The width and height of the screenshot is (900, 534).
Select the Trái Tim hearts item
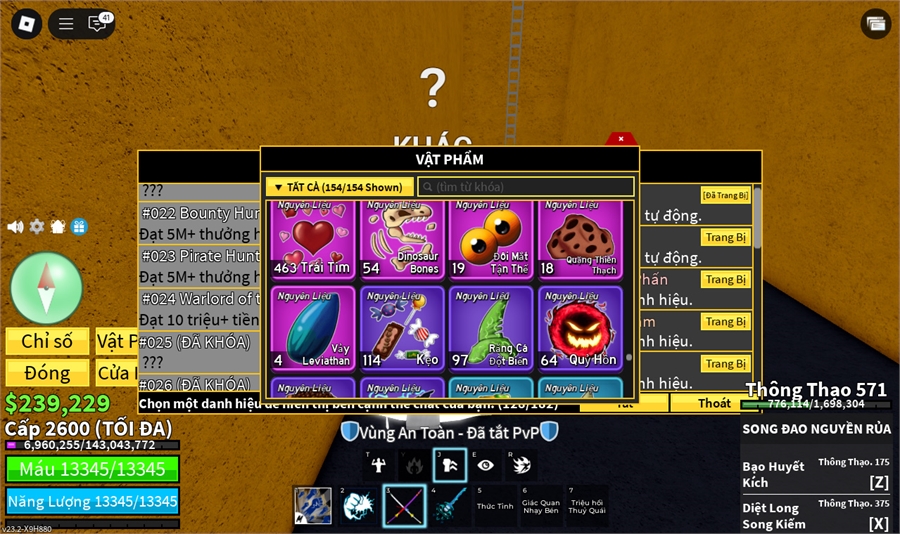point(312,240)
